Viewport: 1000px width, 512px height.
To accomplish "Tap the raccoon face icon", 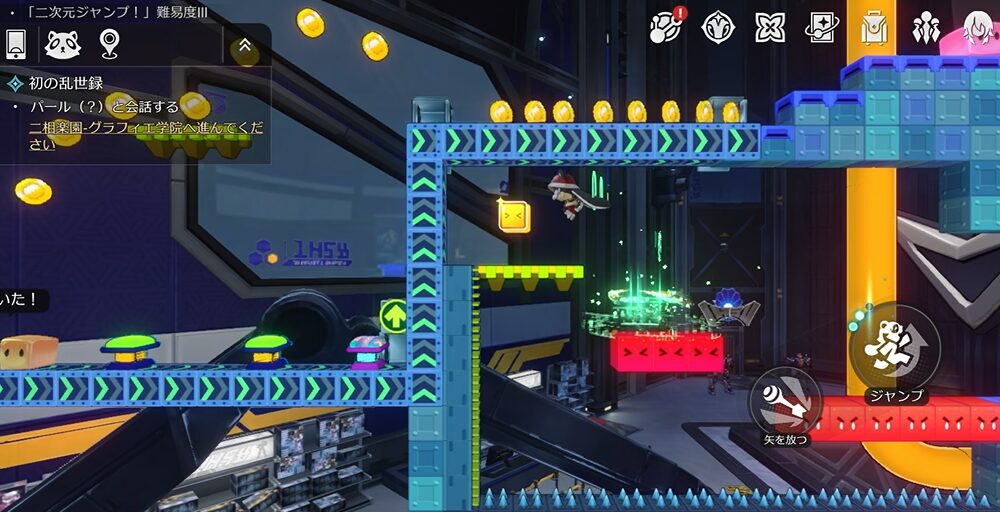I will click(62, 43).
